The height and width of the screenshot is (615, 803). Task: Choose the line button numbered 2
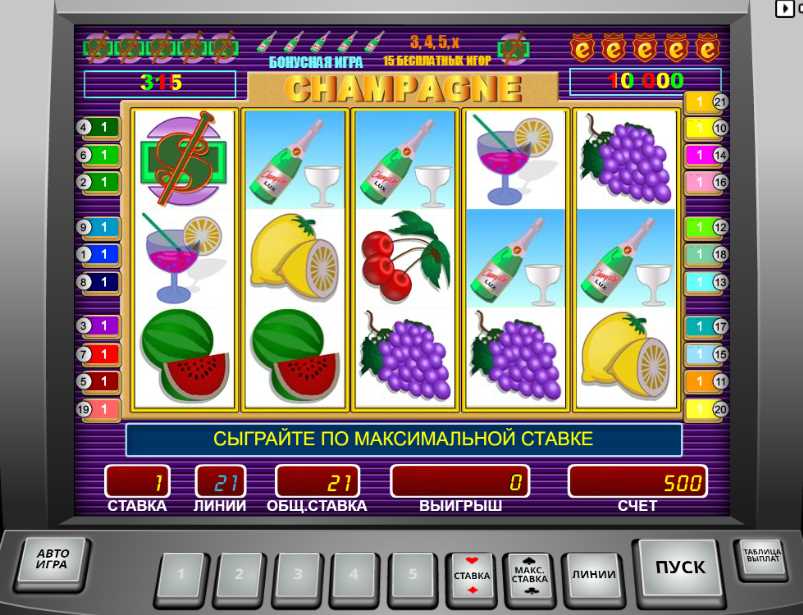pyautogui.click(x=239, y=575)
